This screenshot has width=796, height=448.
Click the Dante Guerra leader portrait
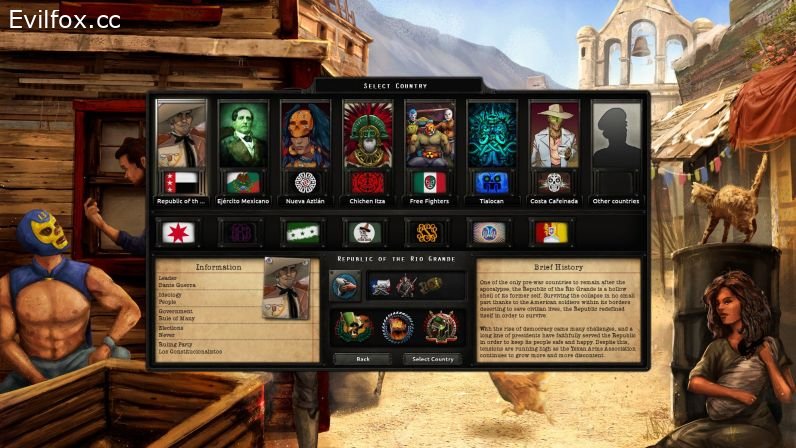286,290
